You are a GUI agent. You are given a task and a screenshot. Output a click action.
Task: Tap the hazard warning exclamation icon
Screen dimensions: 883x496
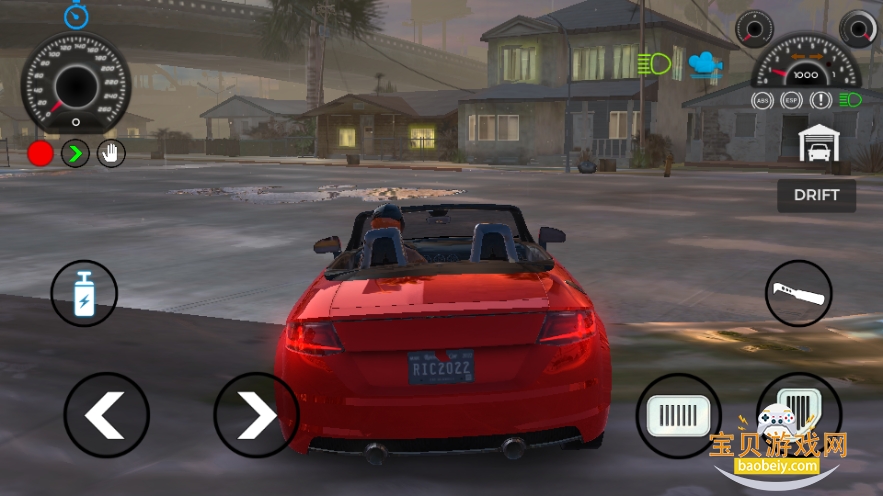click(821, 100)
